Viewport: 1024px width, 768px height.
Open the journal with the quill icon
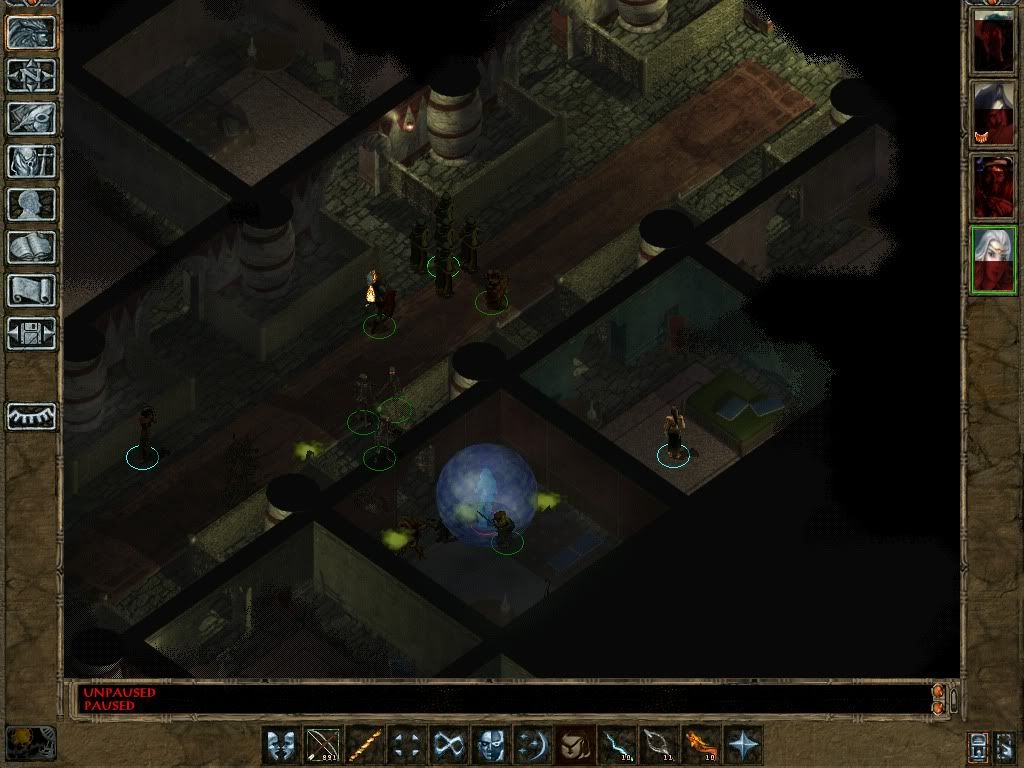[x=32, y=118]
